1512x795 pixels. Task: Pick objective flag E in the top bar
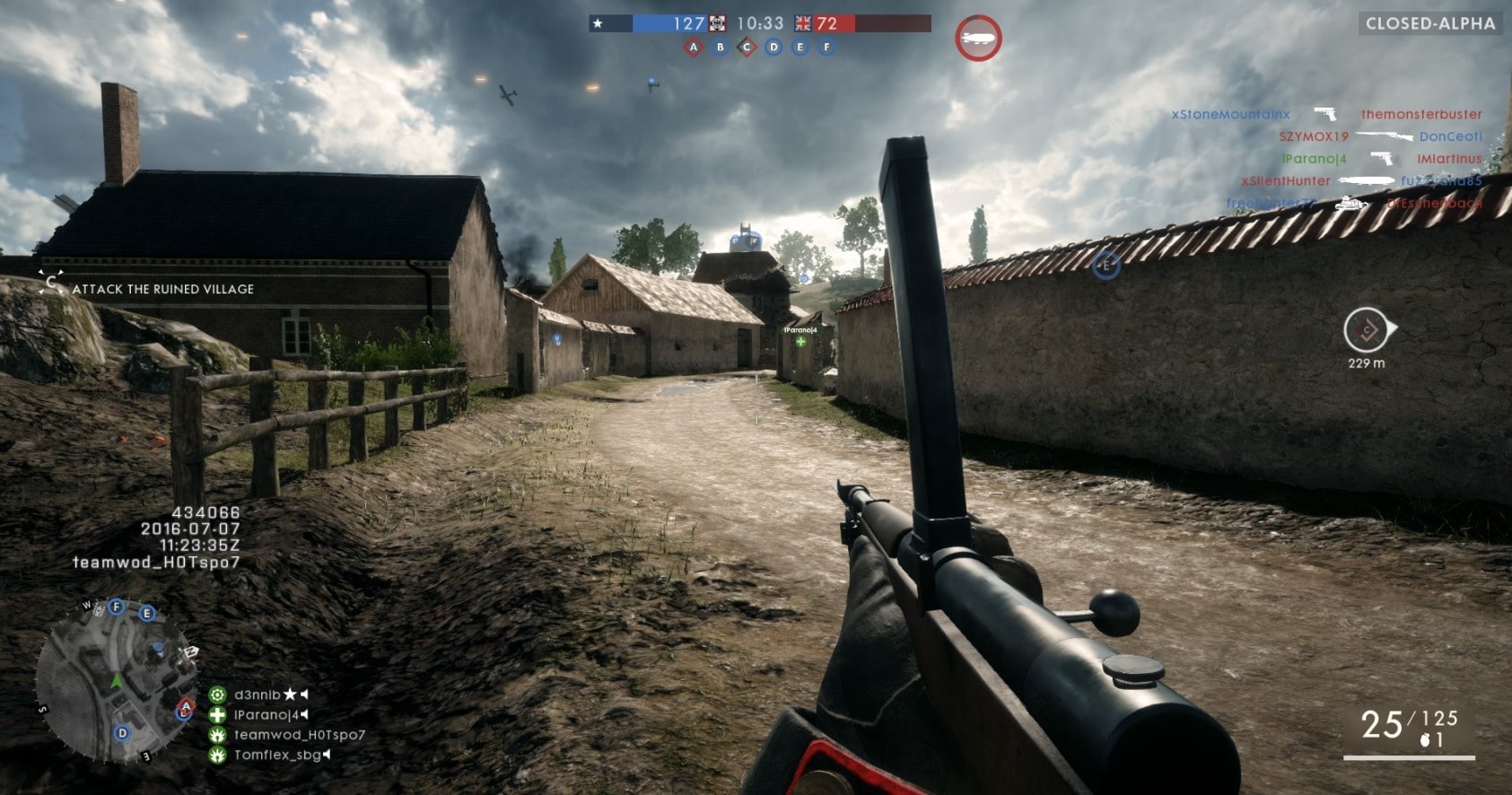[x=800, y=48]
